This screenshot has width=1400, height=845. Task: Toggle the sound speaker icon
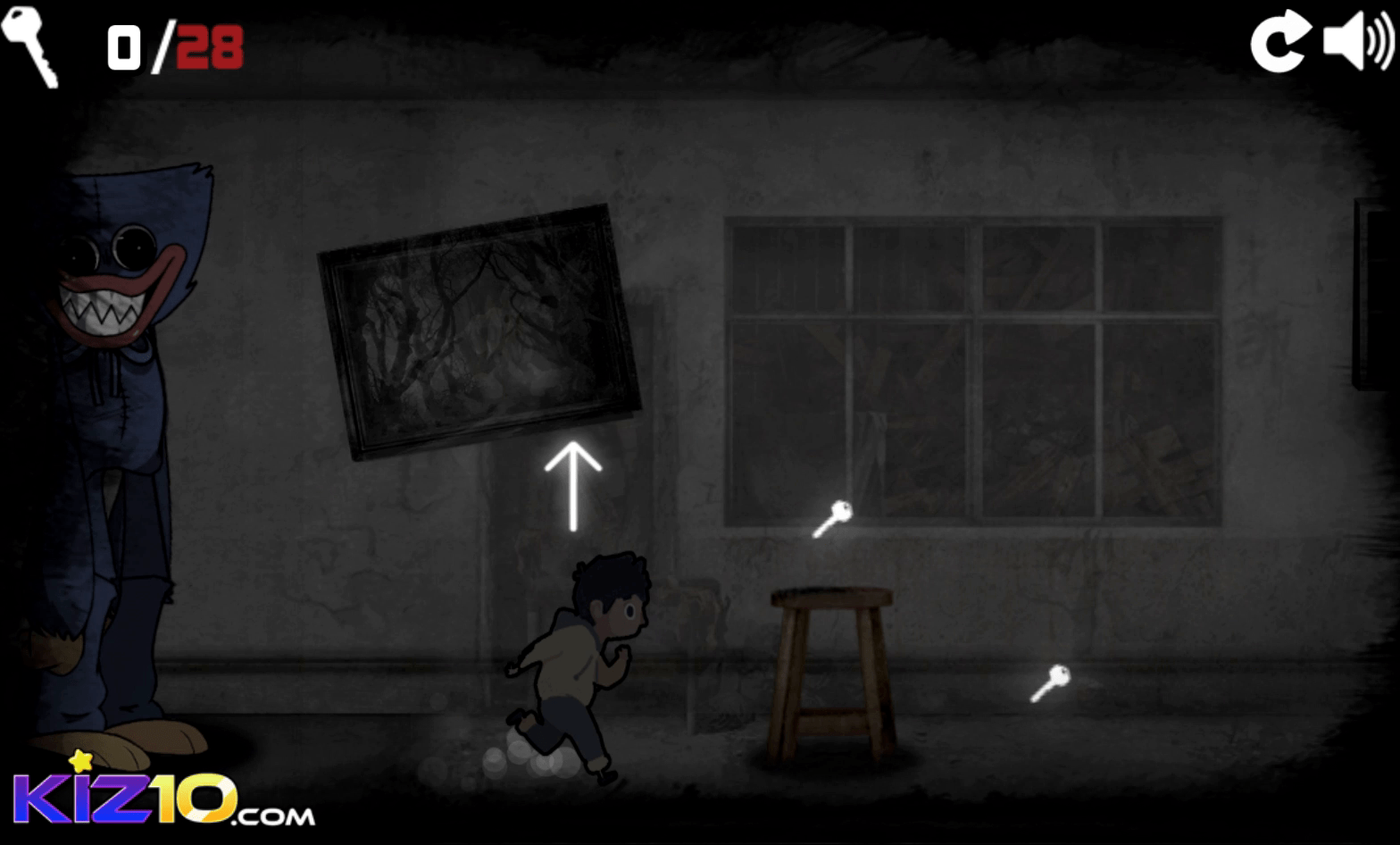pos(1357,40)
